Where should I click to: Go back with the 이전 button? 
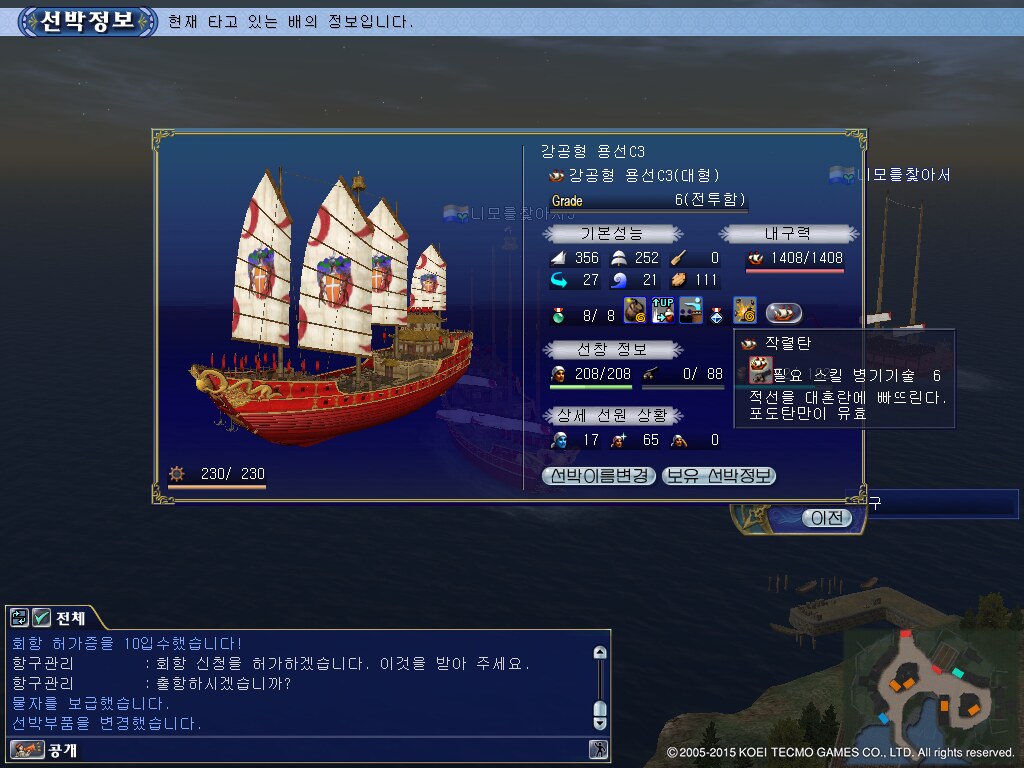point(826,518)
